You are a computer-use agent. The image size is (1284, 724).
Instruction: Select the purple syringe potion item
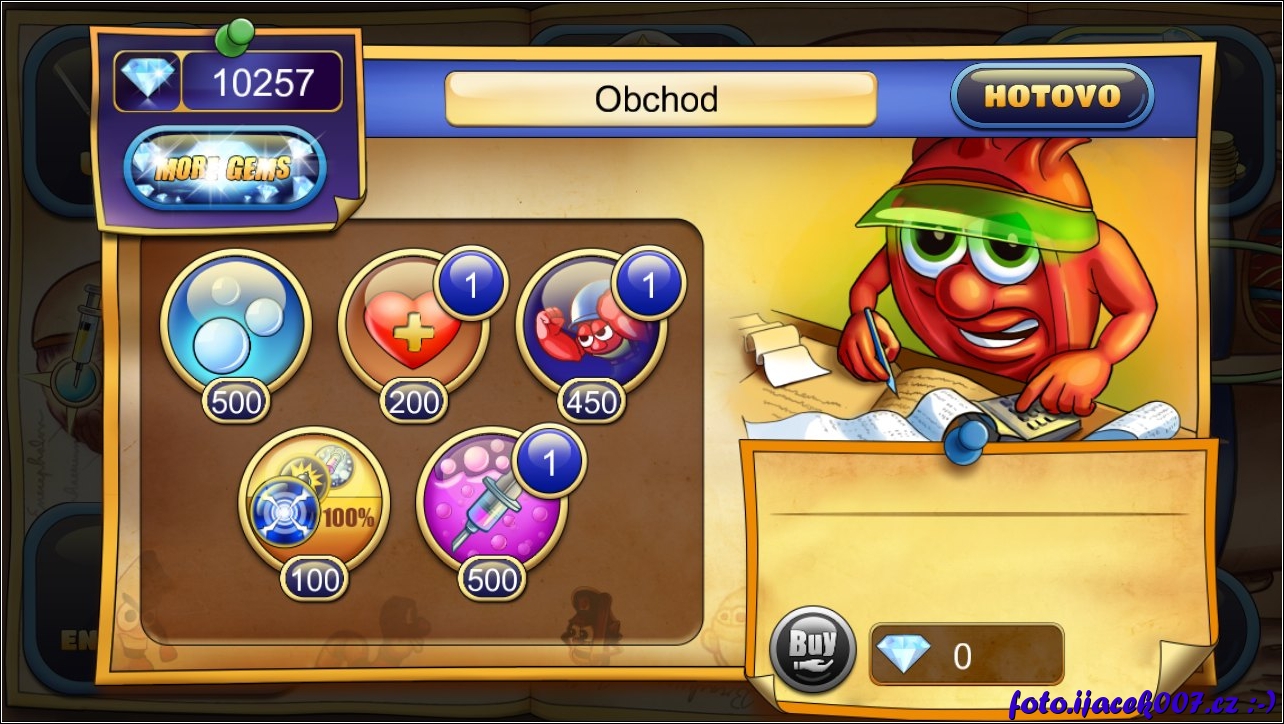tap(491, 503)
